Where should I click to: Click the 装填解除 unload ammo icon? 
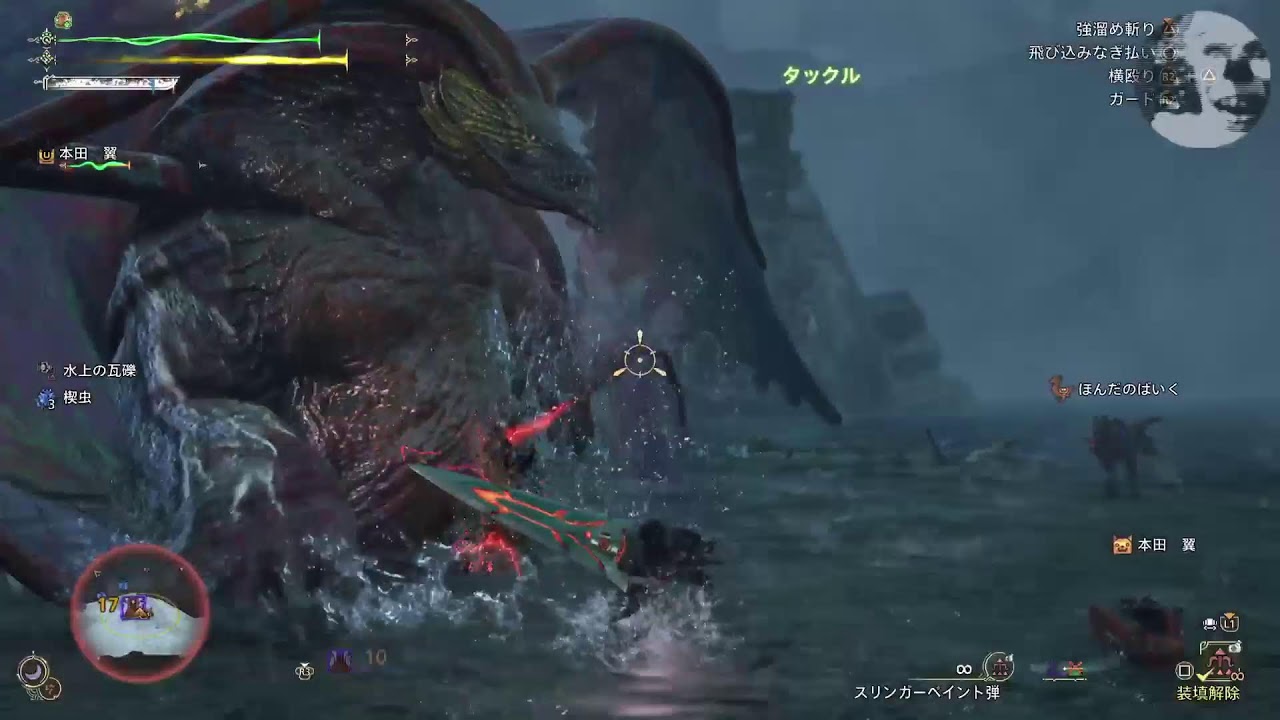(x=1219, y=662)
